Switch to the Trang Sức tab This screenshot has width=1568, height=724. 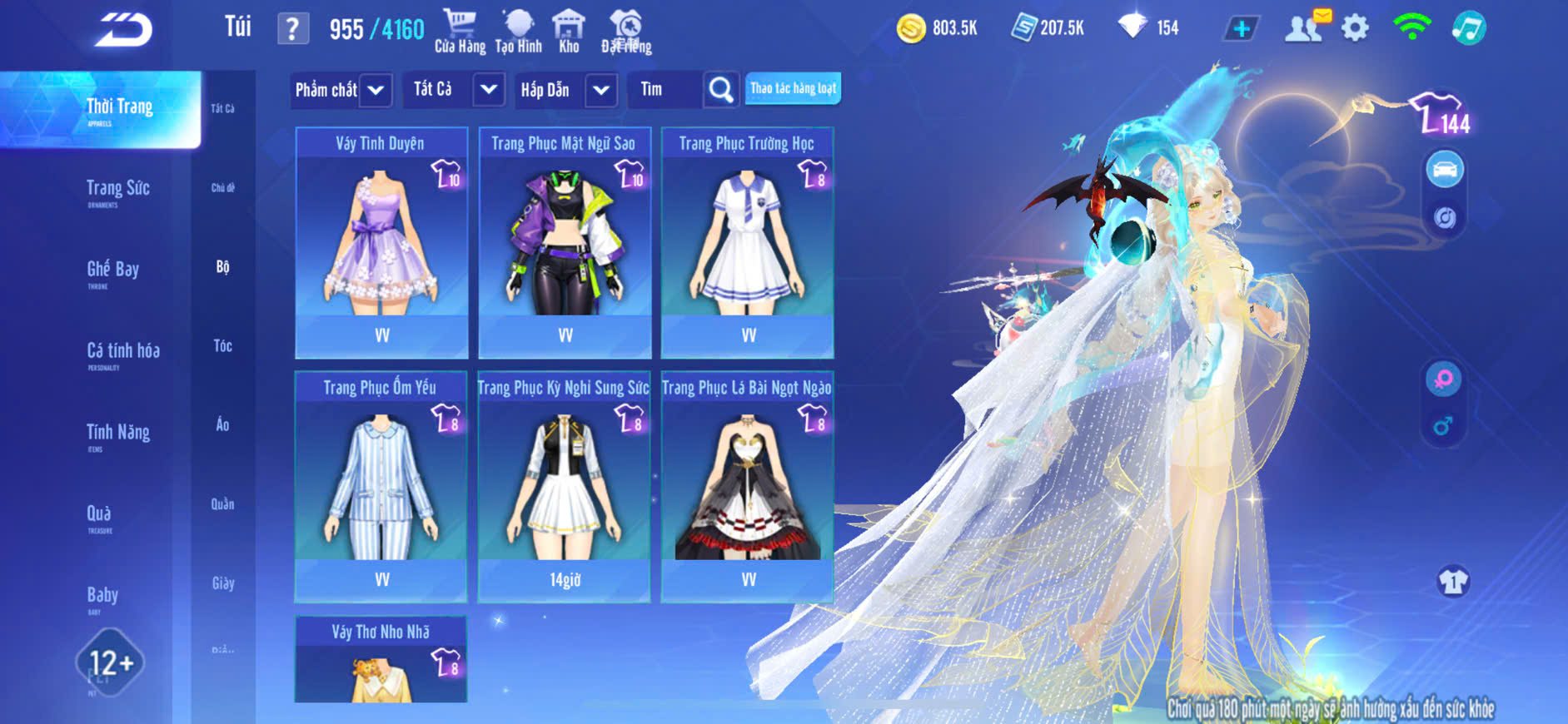click(x=117, y=190)
